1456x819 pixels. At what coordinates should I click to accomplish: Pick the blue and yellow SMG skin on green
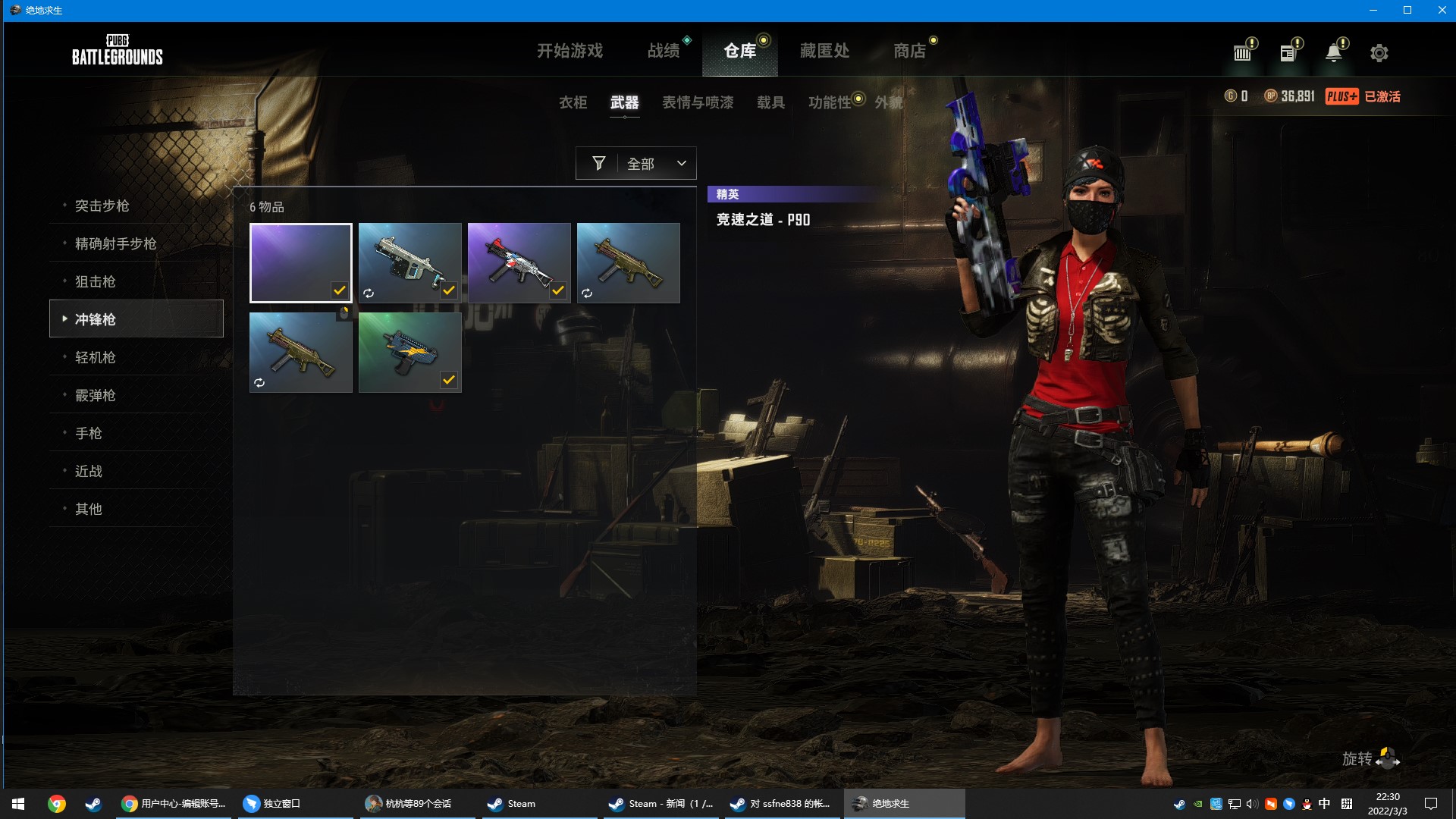coord(409,352)
